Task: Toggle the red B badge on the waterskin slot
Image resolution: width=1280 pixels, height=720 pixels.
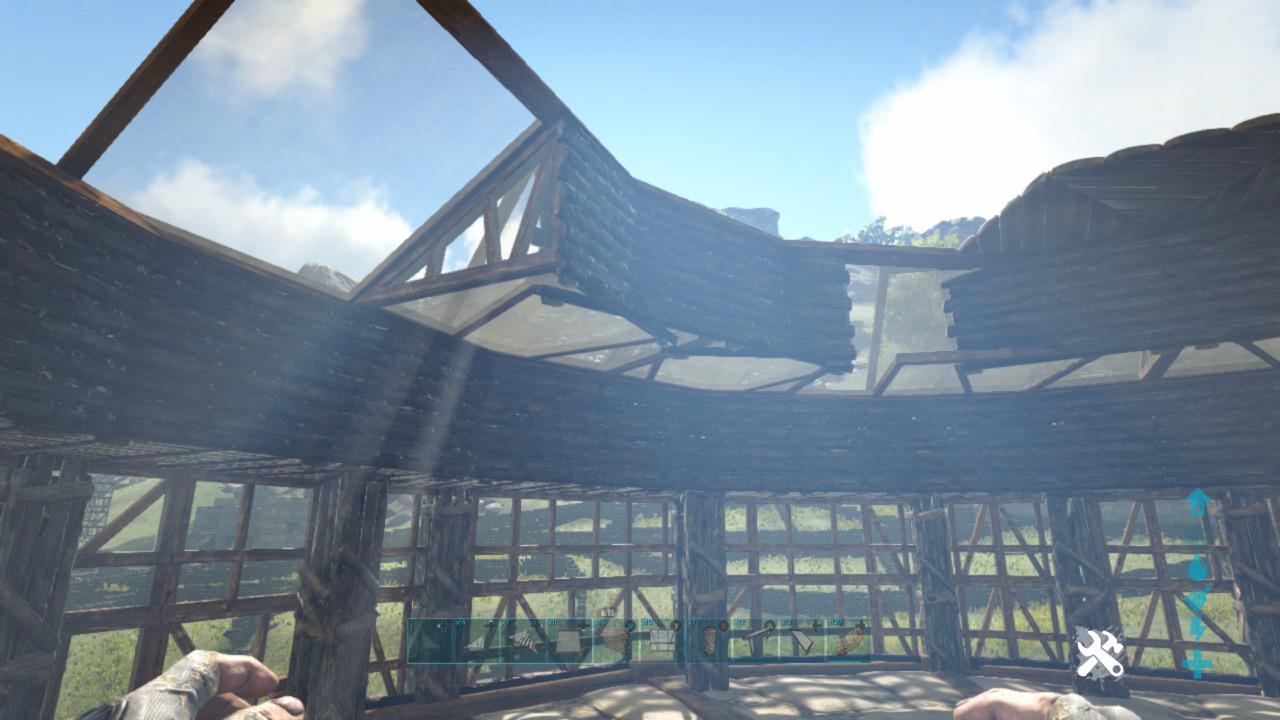Action: [723, 625]
